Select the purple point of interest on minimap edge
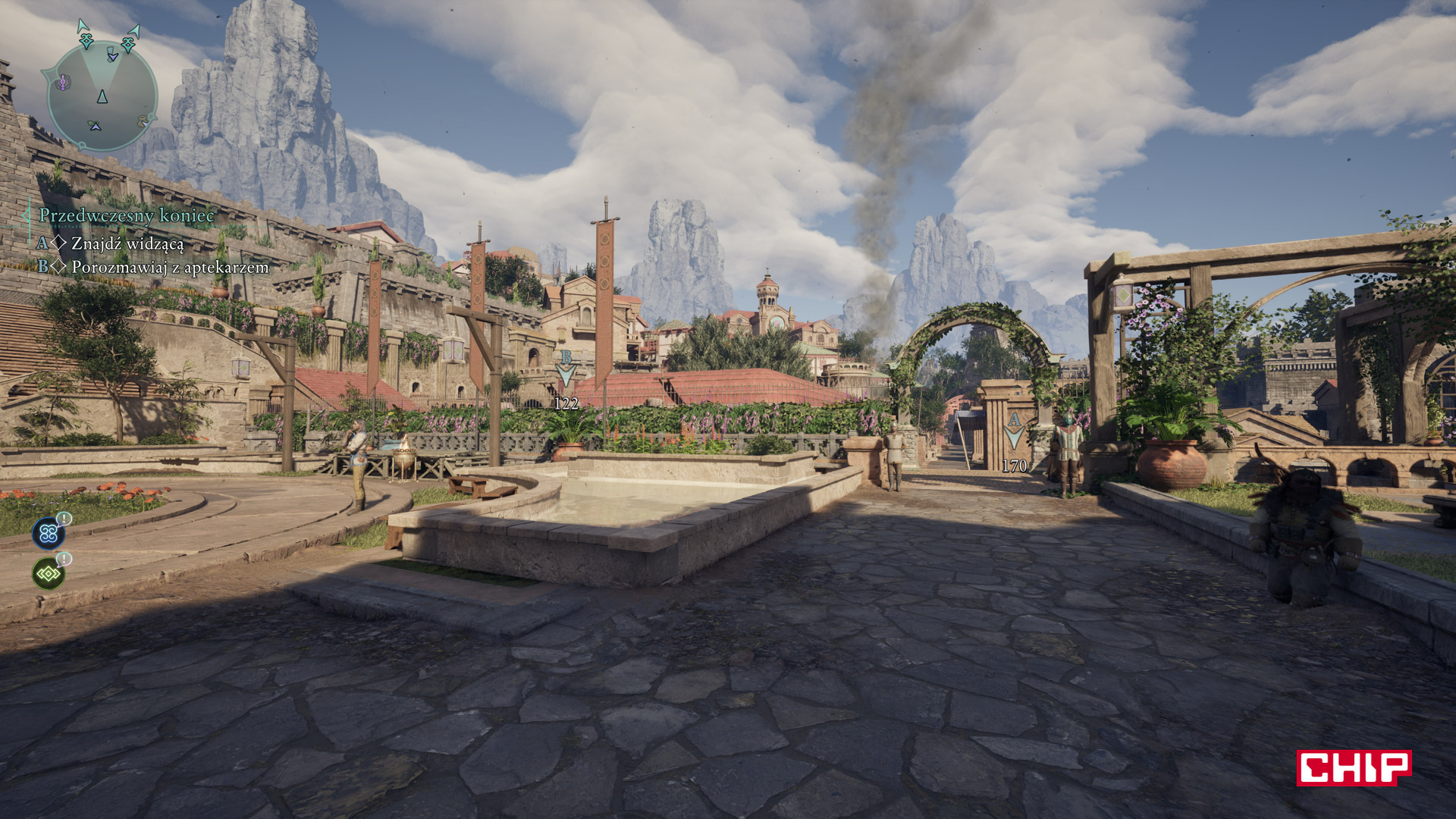The image size is (1456, 819). 63,83
